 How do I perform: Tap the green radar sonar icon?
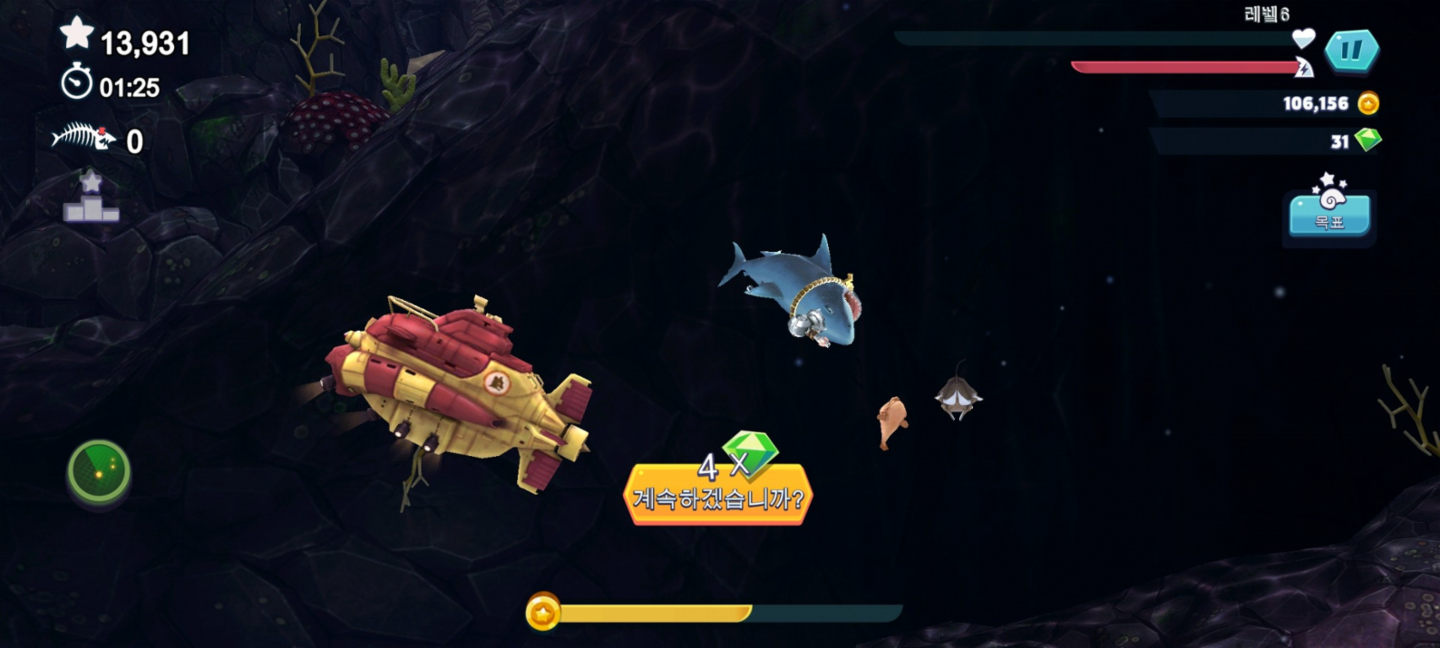[99, 470]
